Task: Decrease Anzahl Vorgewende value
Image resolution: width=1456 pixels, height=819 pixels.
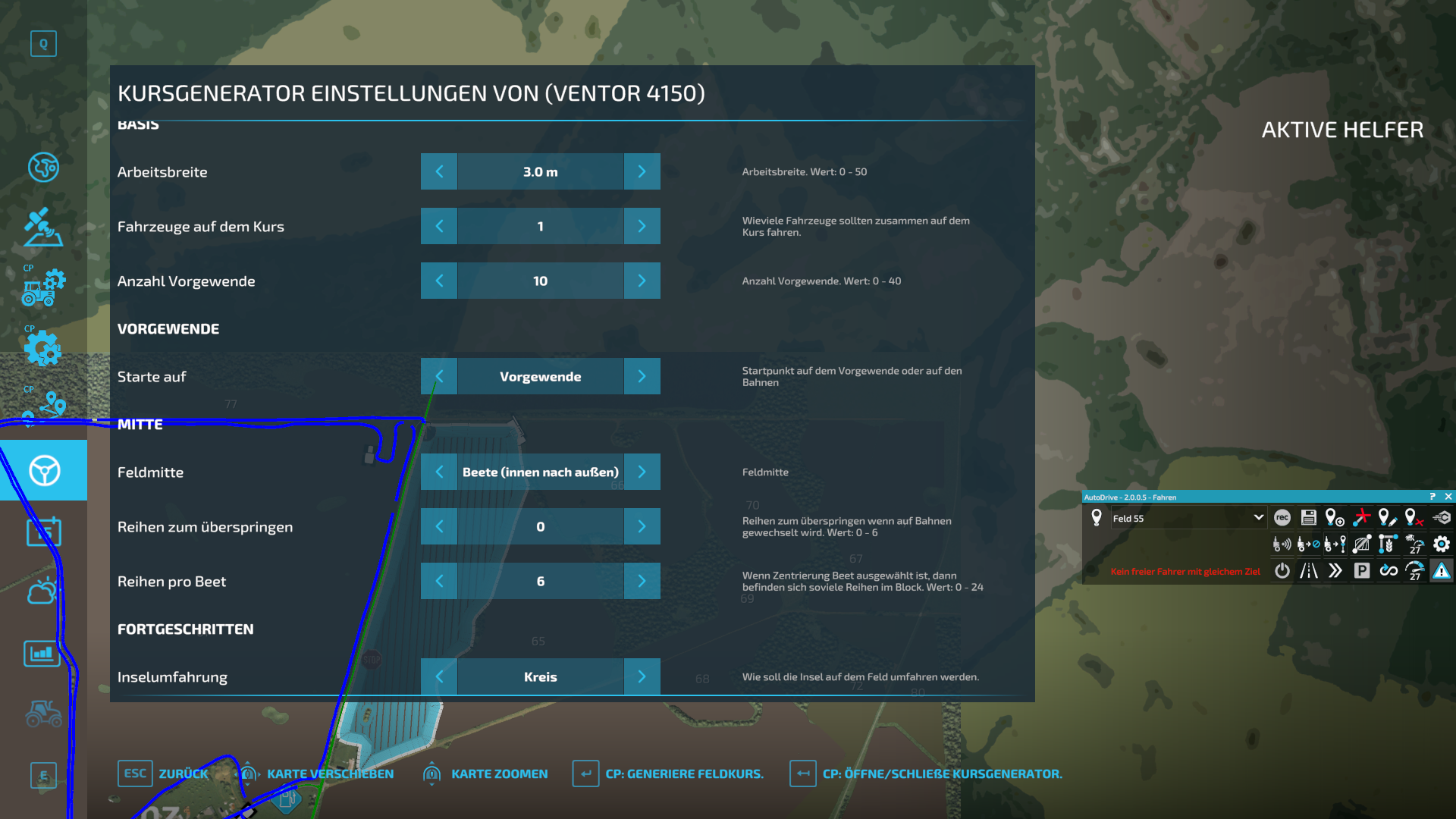Action: coord(438,281)
